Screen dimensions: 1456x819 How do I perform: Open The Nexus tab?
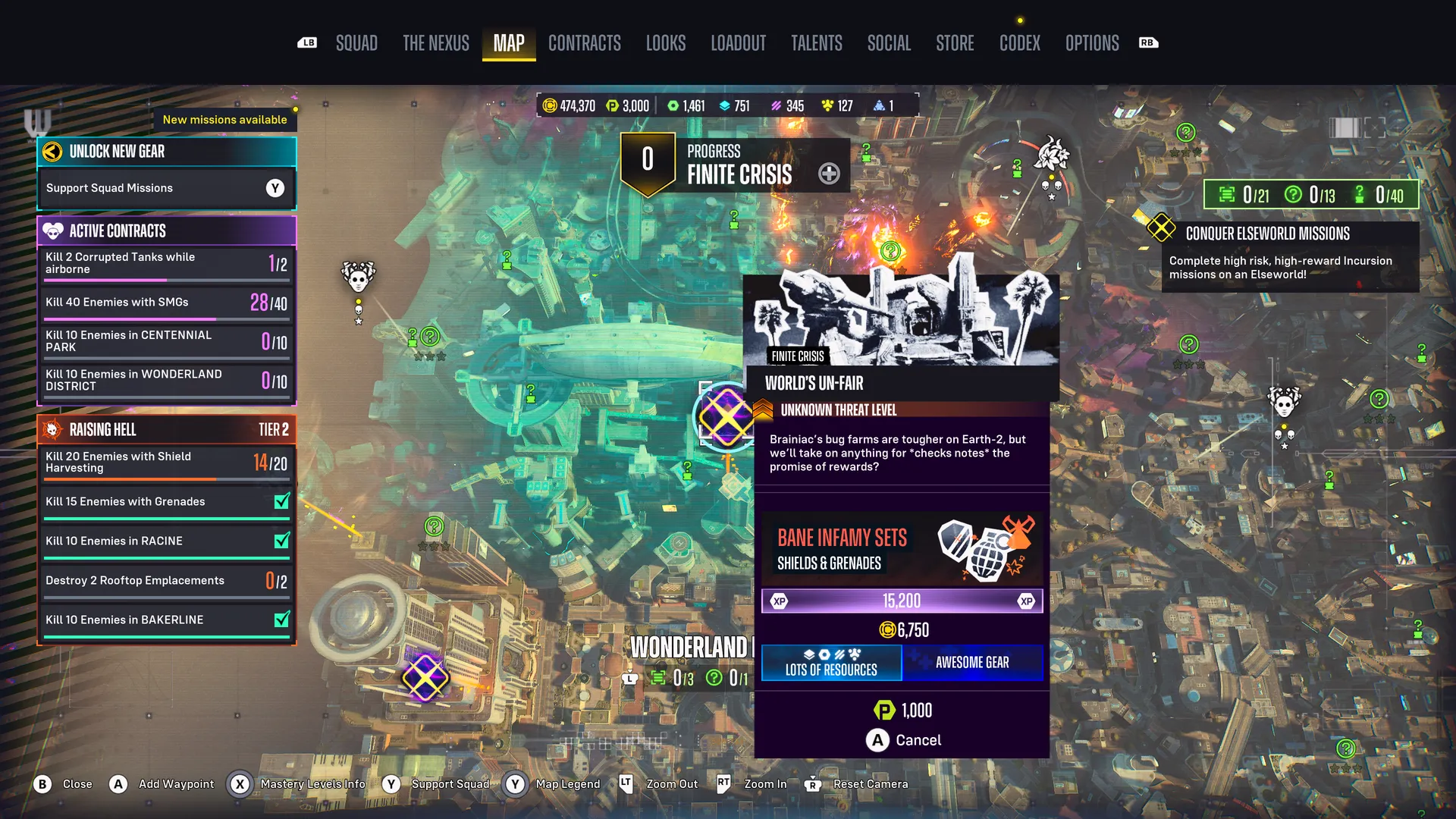[x=436, y=43]
